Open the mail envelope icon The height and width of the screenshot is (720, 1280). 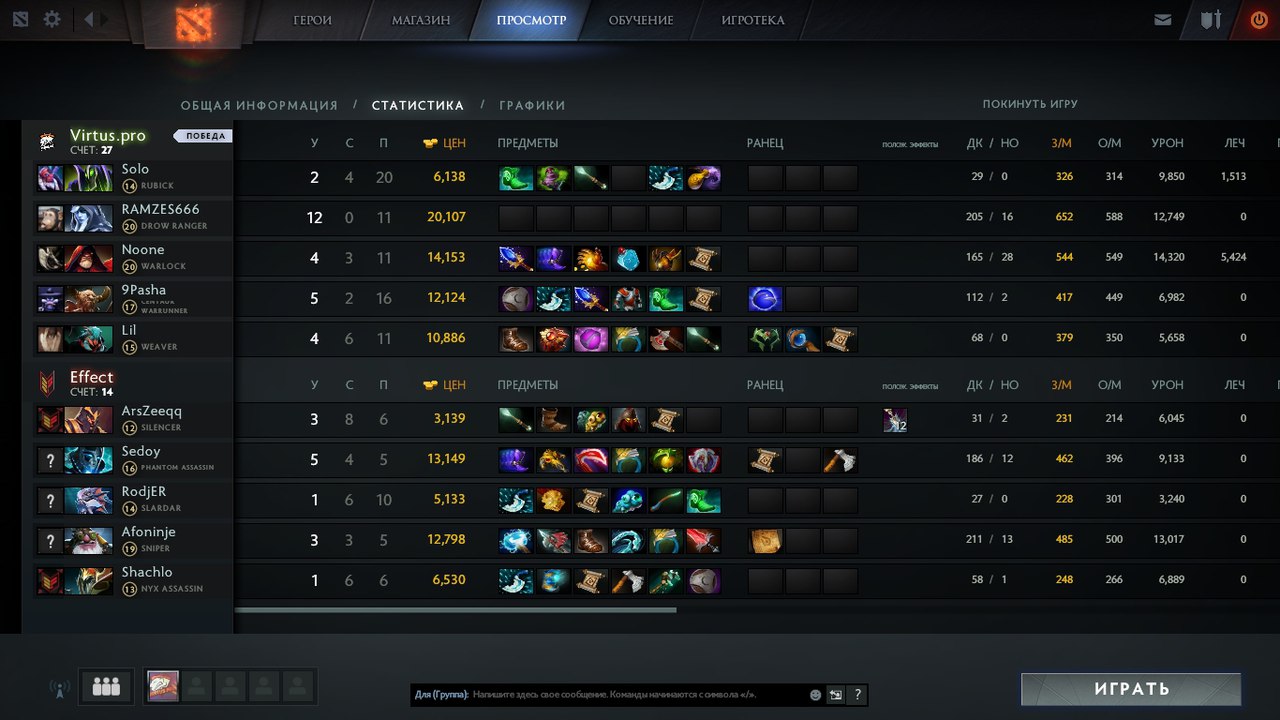pos(1162,20)
